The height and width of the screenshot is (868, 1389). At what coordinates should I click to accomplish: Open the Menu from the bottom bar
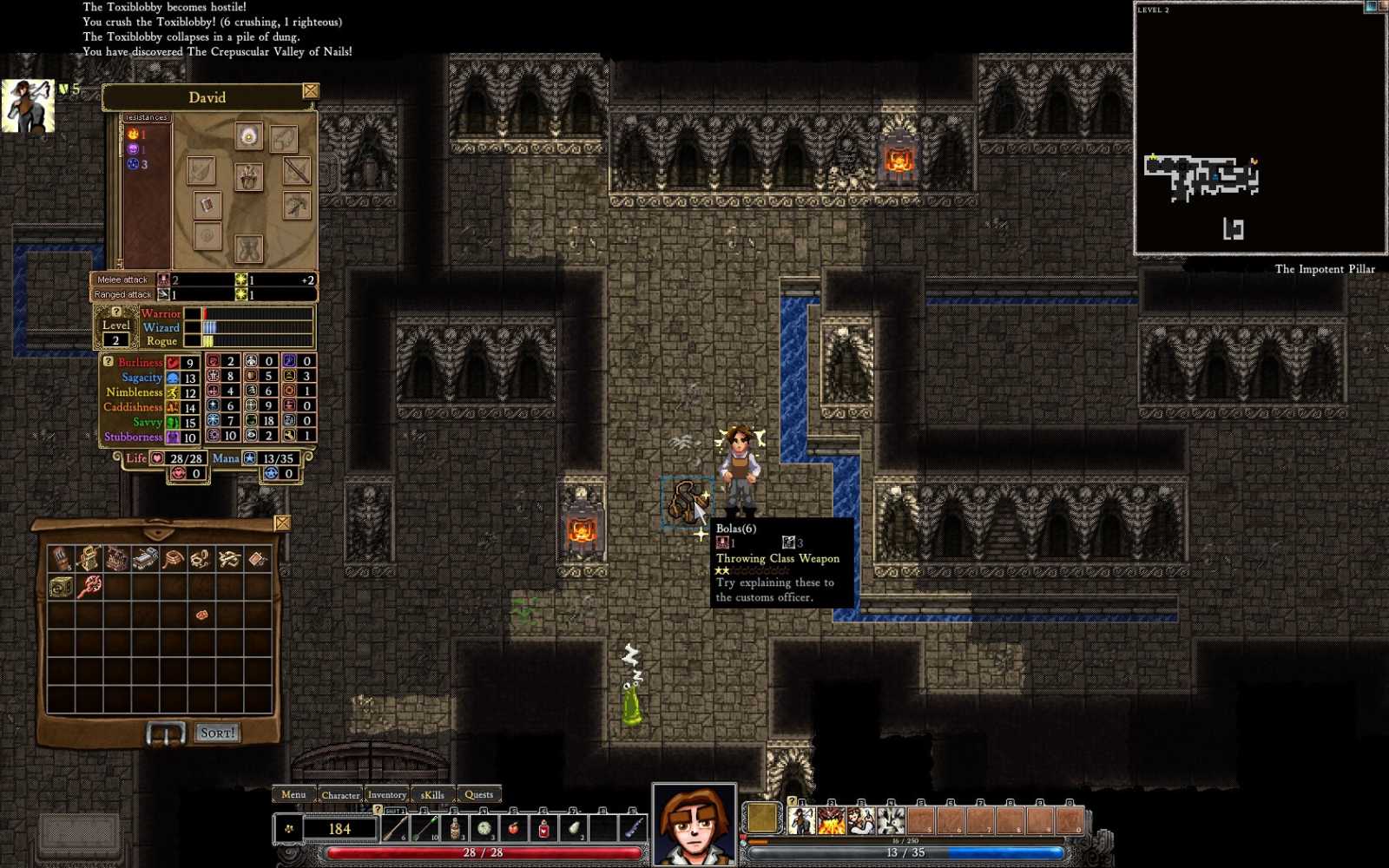click(x=293, y=794)
